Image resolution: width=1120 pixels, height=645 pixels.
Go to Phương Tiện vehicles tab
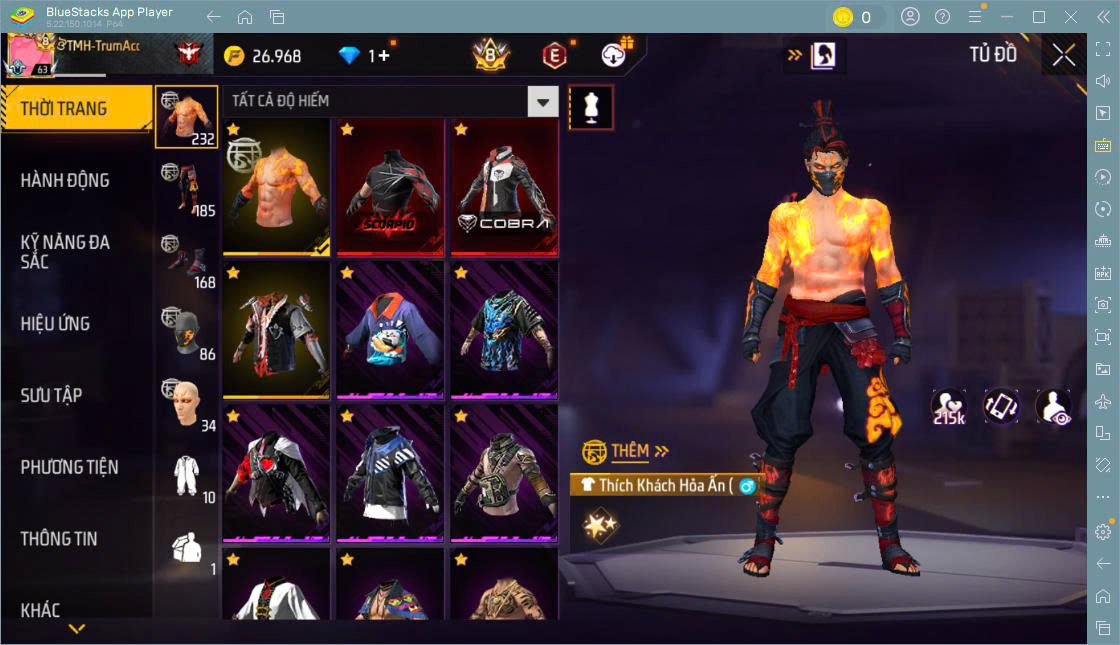pyautogui.click(x=69, y=467)
